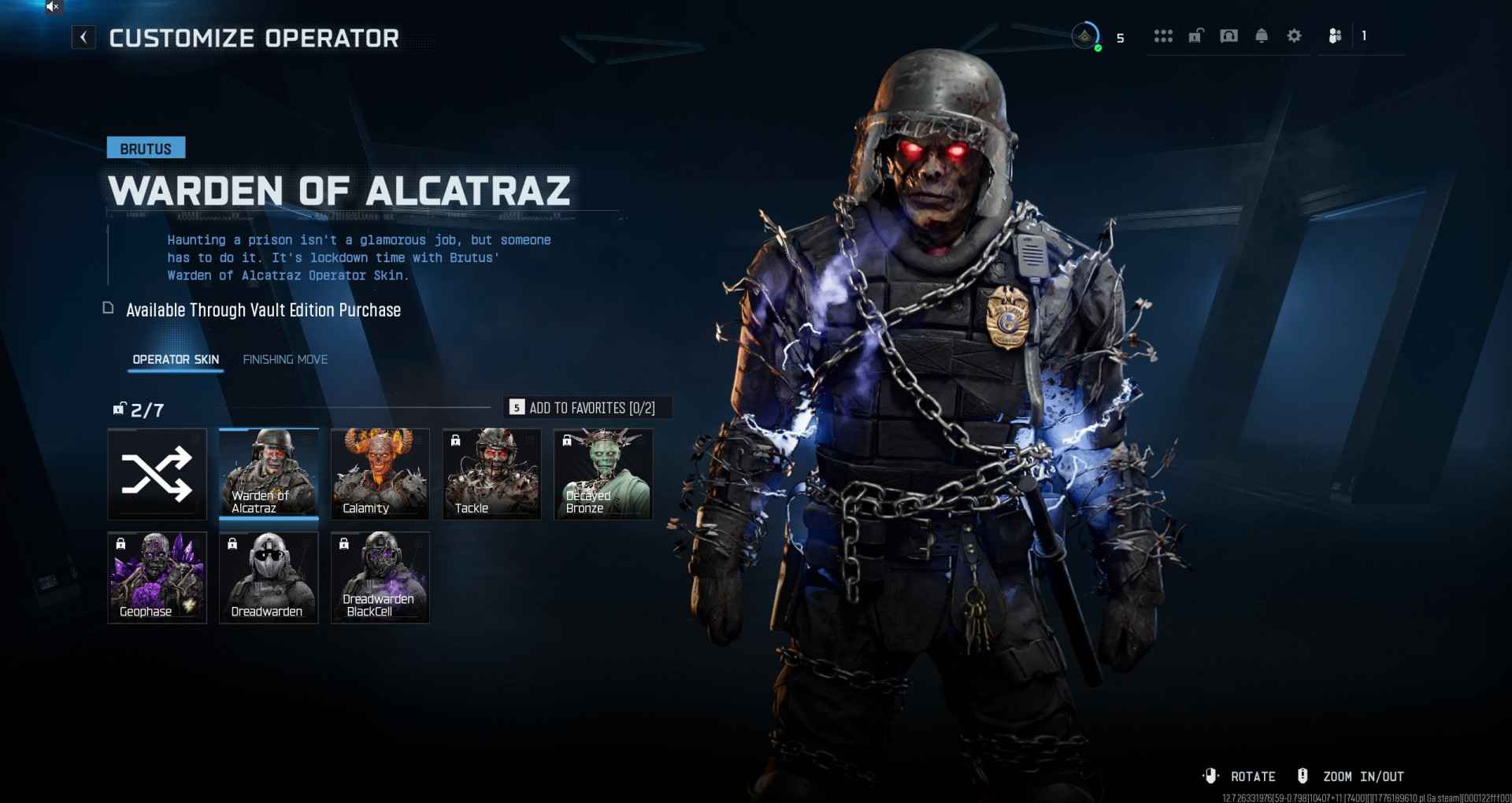Pick the Calamity operator skin
1512x803 pixels.
point(380,474)
